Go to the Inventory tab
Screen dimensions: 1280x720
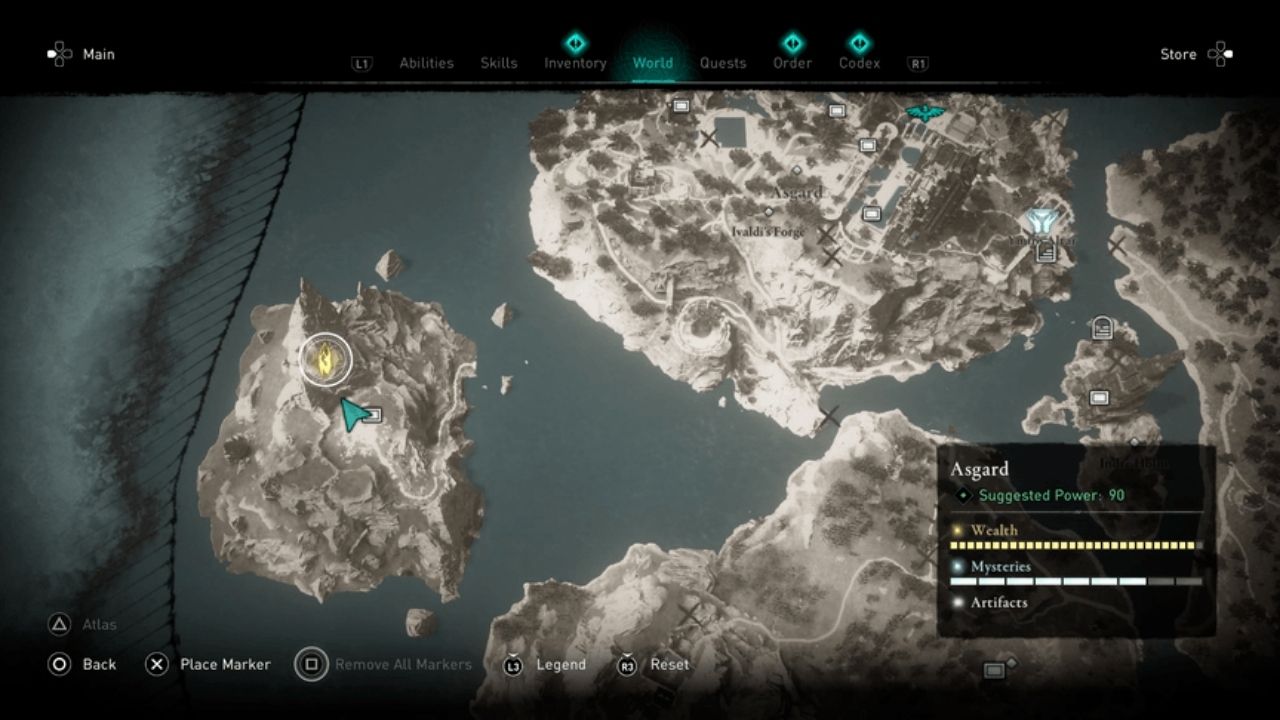pos(575,63)
